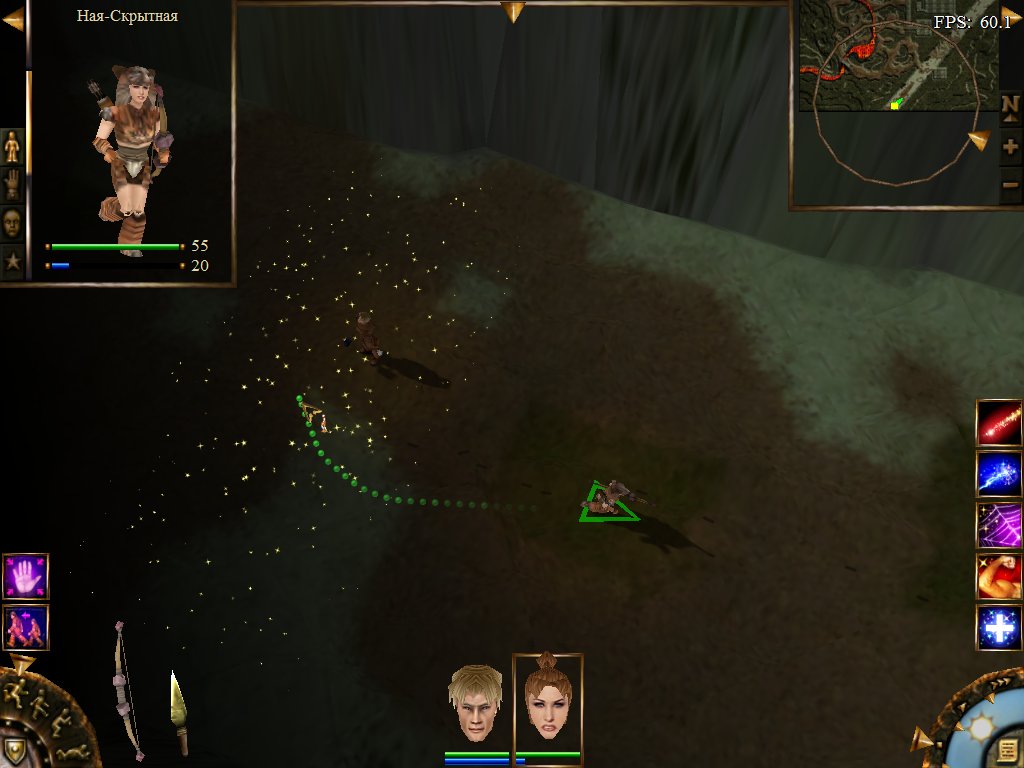The image size is (1024, 768).
Task: Collapse the character panel with left arrow
Action: point(13,18)
